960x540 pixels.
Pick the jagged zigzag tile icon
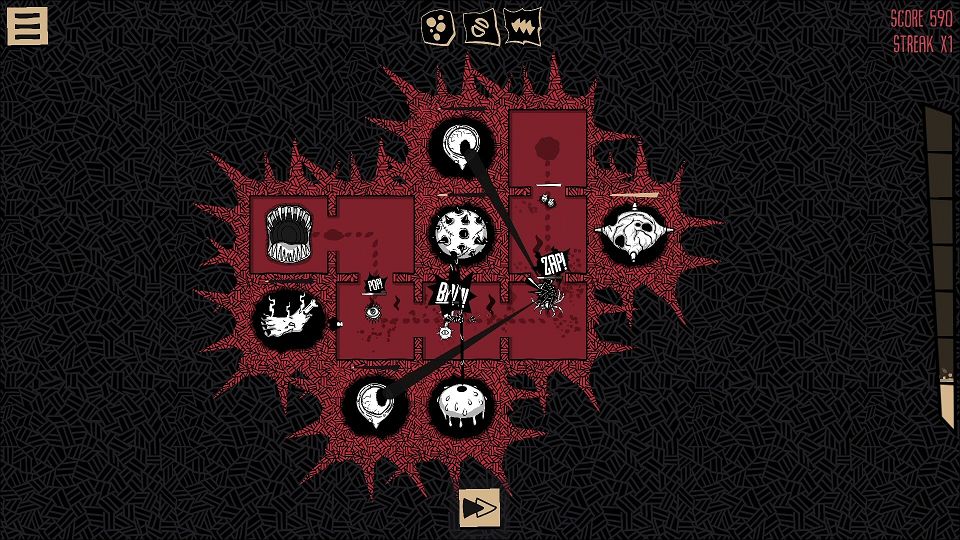(x=522, y=25)
